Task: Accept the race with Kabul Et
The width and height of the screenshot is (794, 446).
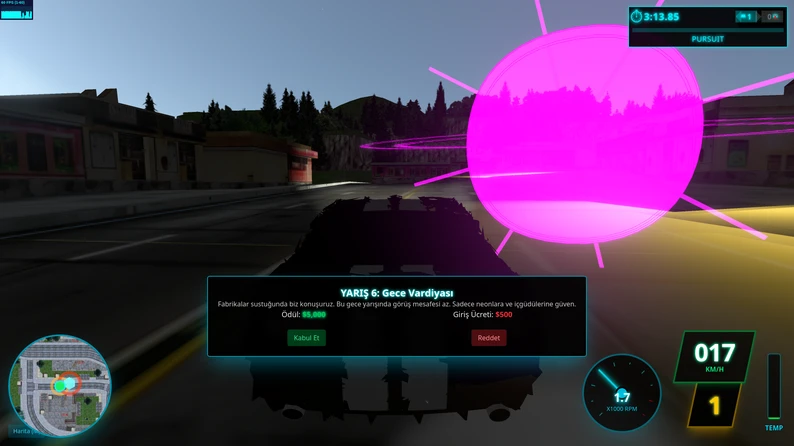Action: [306, 338]
